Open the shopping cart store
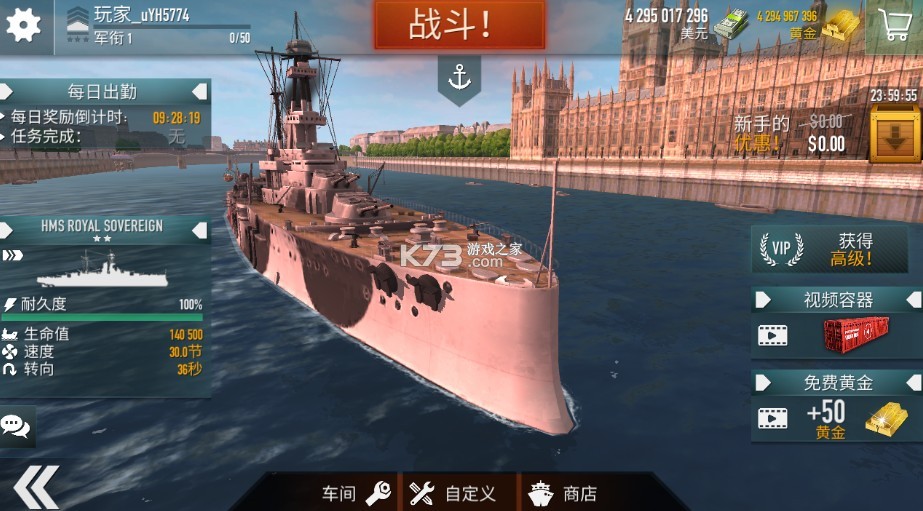Screen dimensions: 923x511 coord(895,24)
